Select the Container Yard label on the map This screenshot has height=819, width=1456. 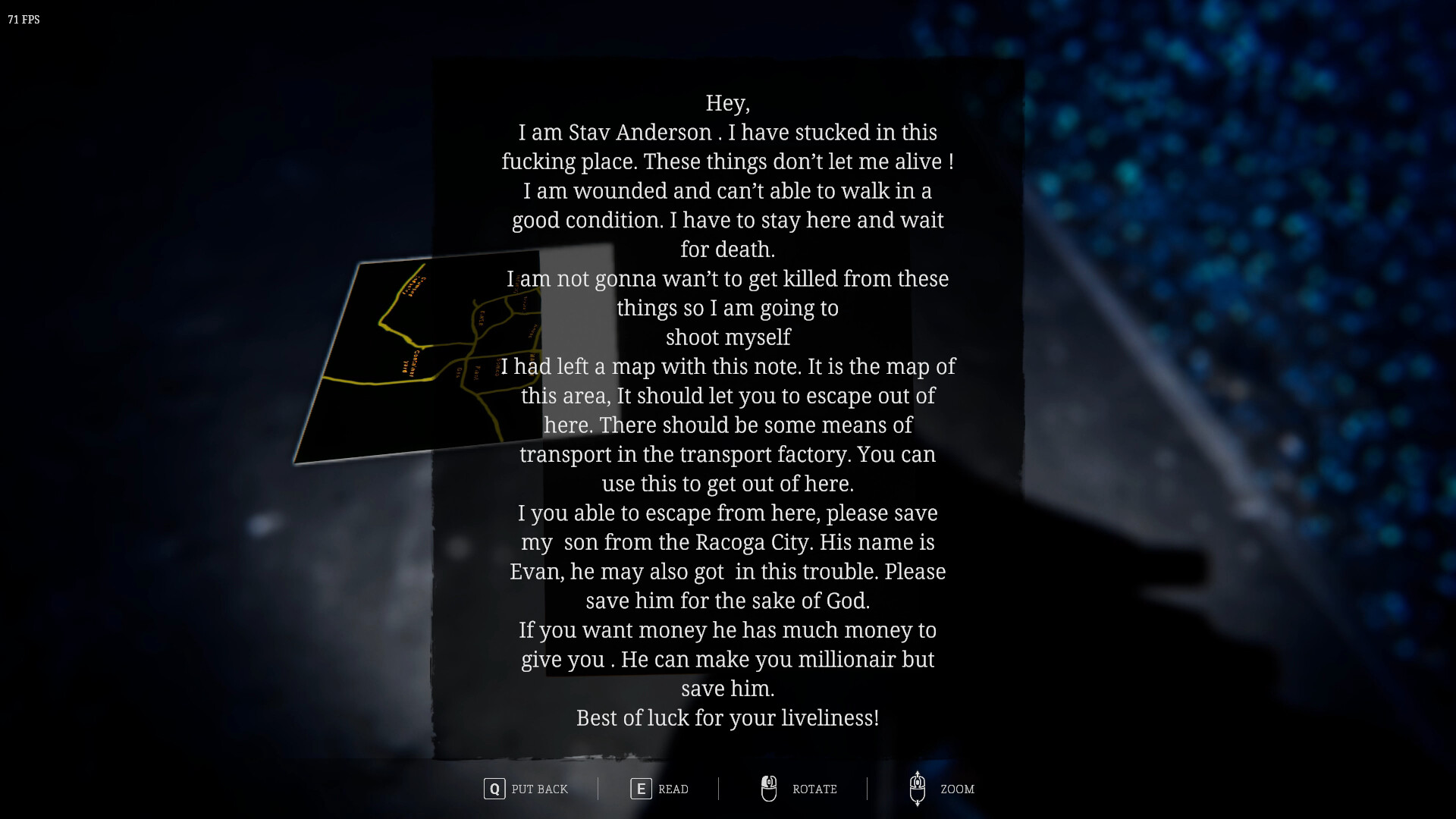tap(412, 364)
